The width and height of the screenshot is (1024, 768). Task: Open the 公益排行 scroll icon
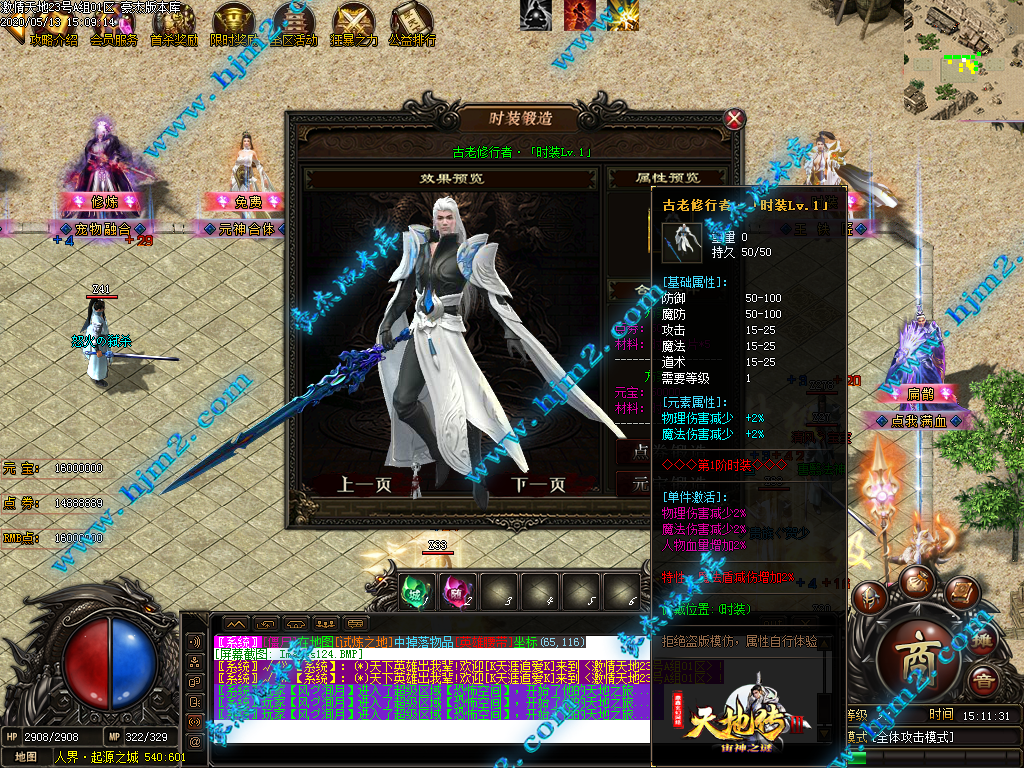click(412, 23)
